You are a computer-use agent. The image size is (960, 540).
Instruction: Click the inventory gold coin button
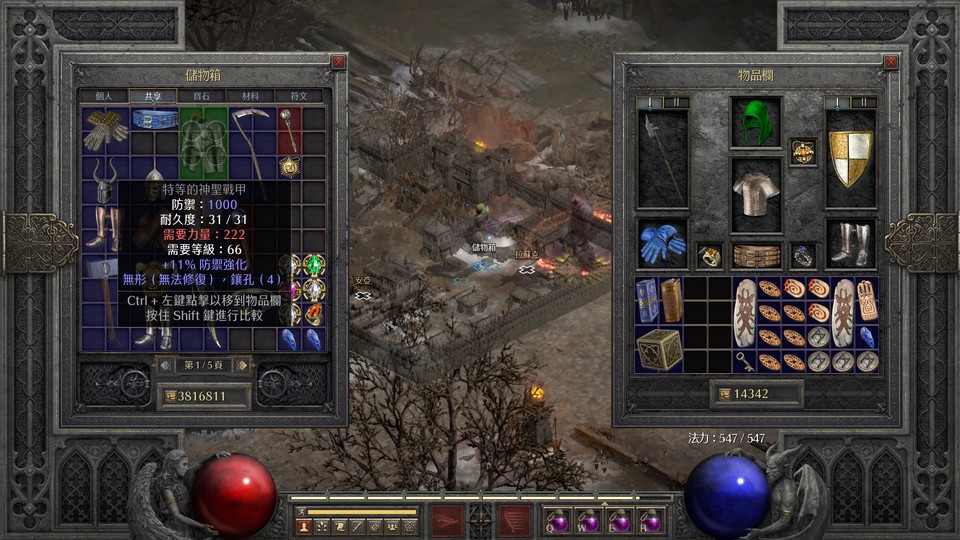pos(722,394)
